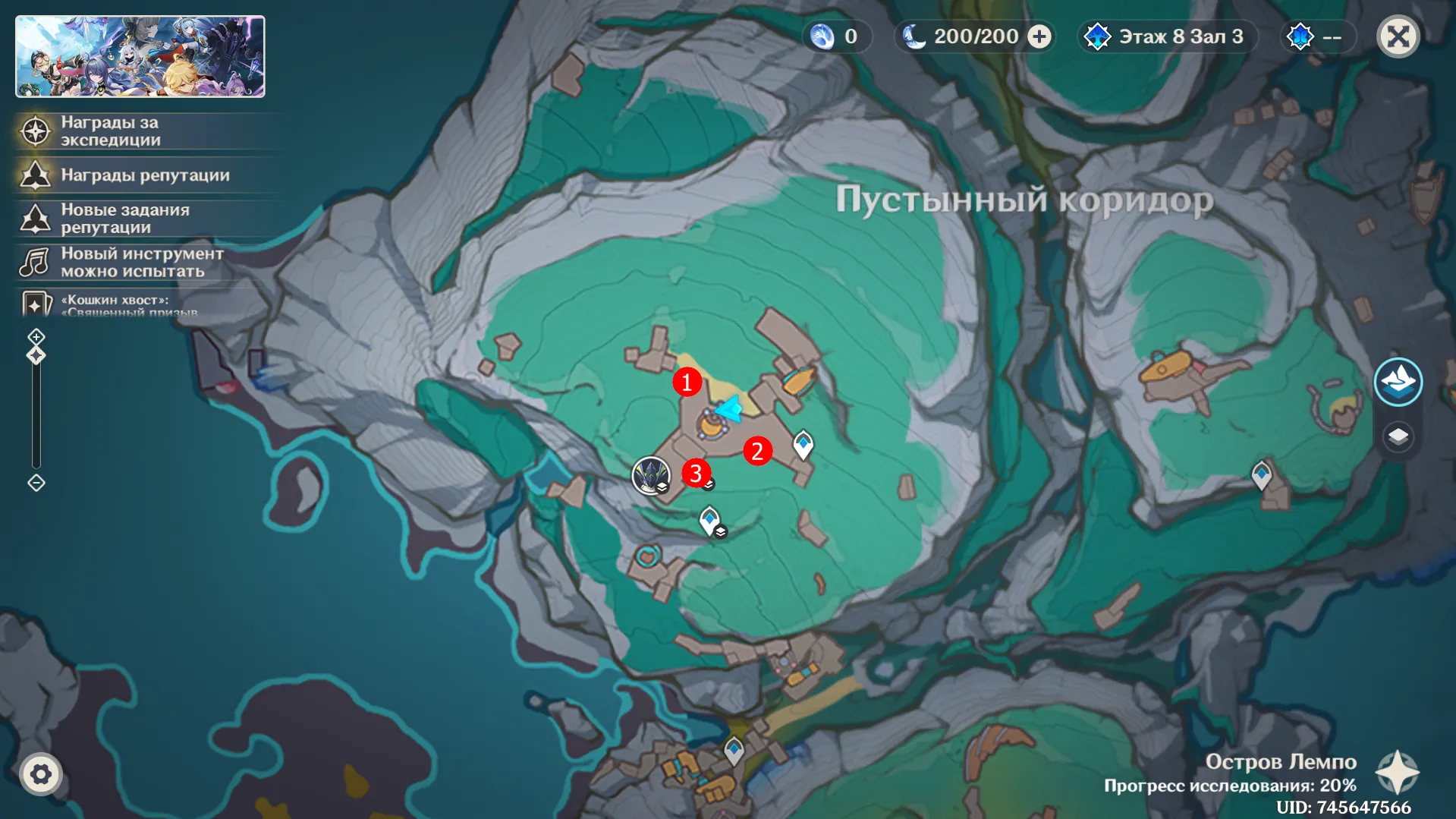Select the domain entrance icon on the map

pyautogui.click(x=652, y=475)
